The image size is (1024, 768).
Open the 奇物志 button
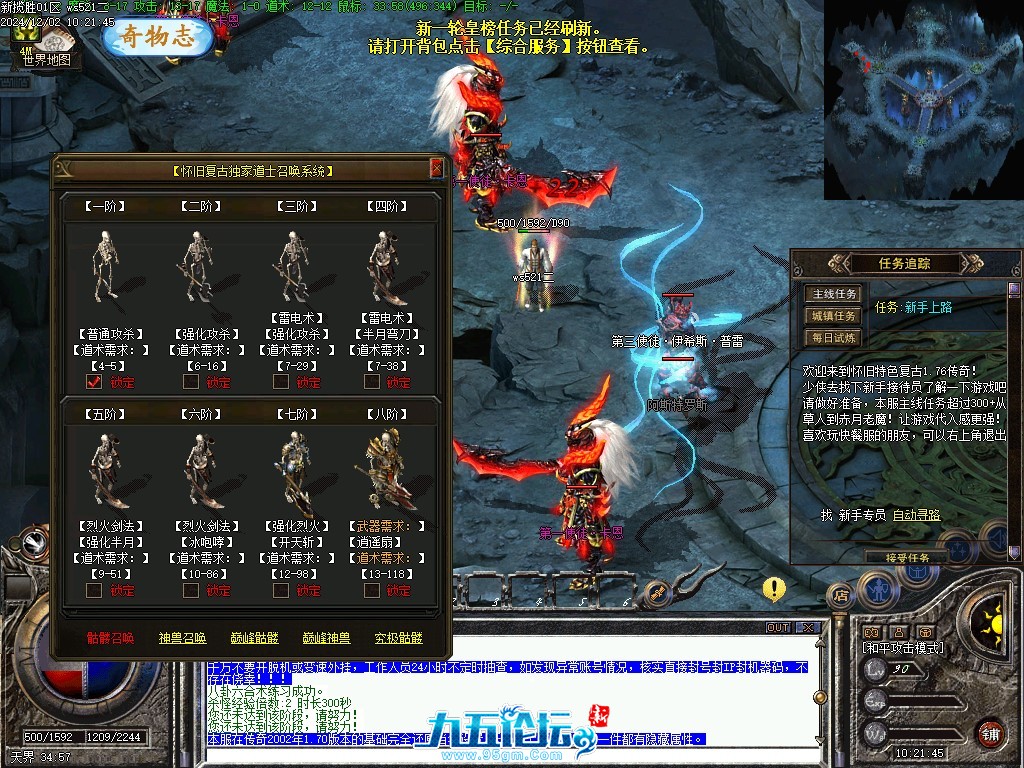[159, 37]
